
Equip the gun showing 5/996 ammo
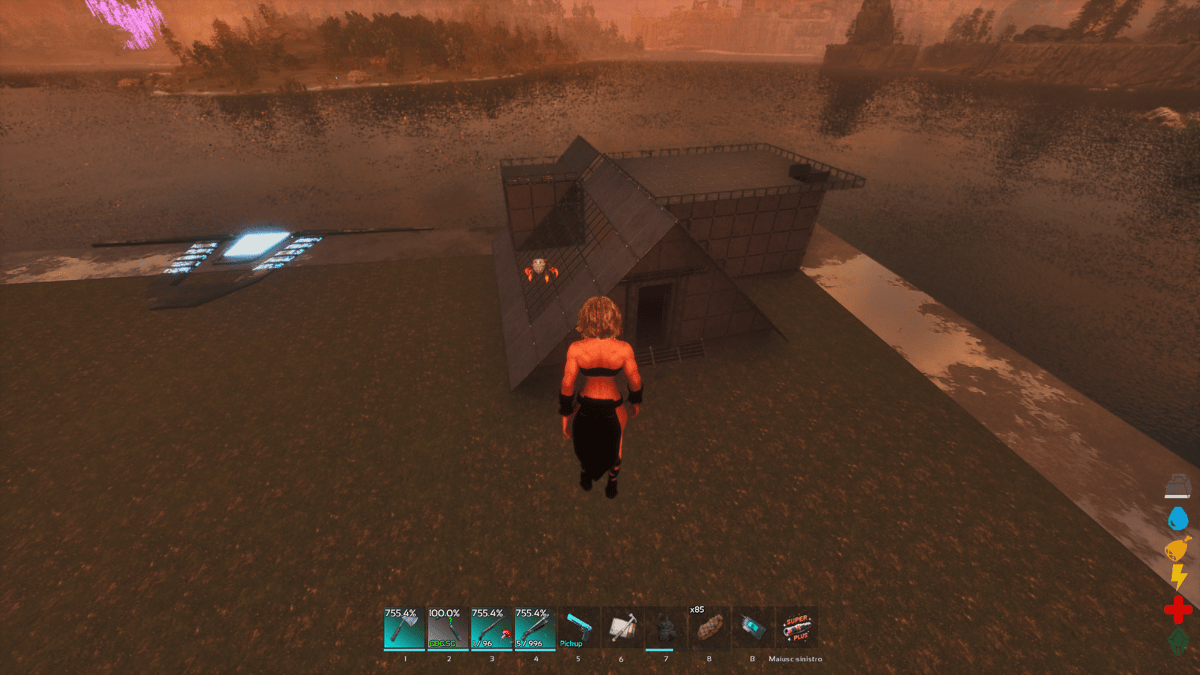[535, 627]
